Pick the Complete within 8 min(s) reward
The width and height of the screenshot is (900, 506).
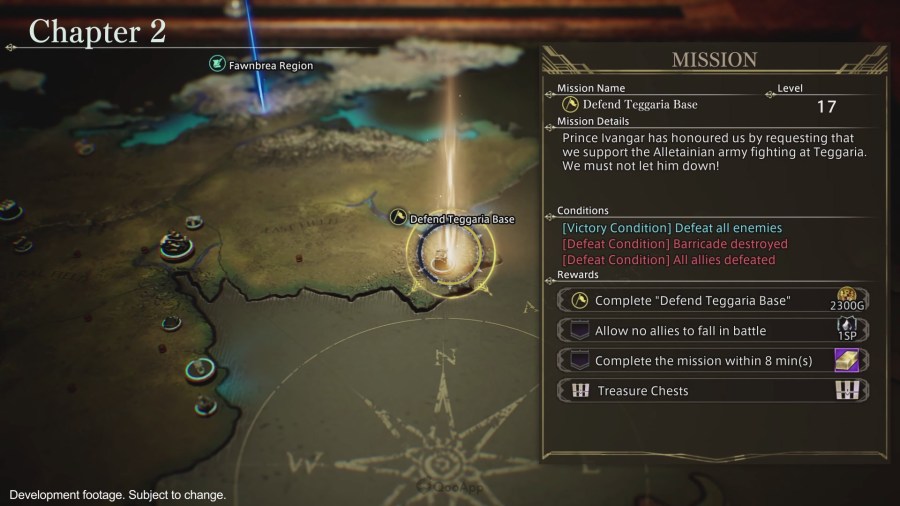pos(713,360)
